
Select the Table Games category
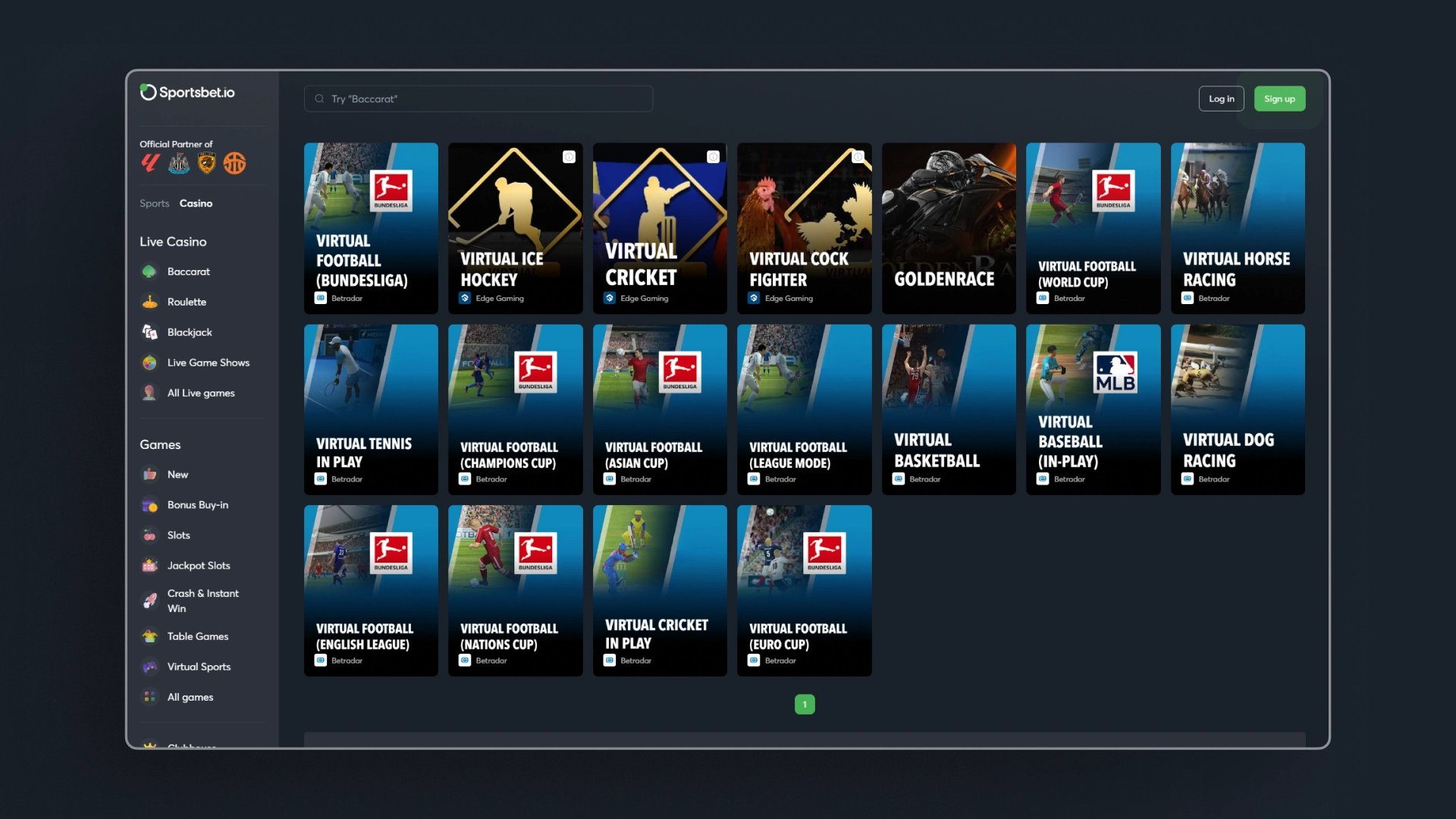[197, 636]
